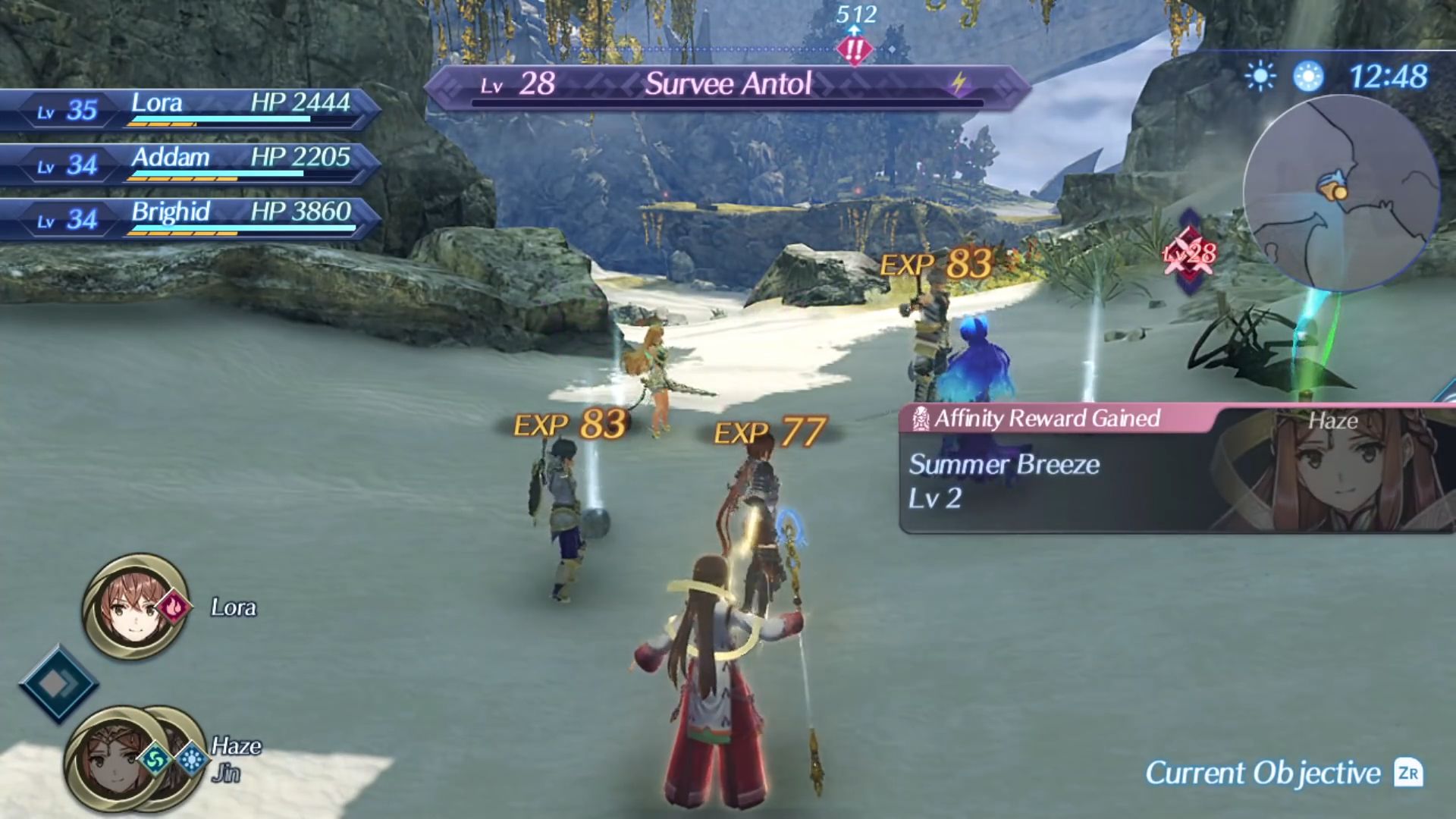Click the green wind element icon by Haze
This screenshot has width=1456, height=819.
157,760
